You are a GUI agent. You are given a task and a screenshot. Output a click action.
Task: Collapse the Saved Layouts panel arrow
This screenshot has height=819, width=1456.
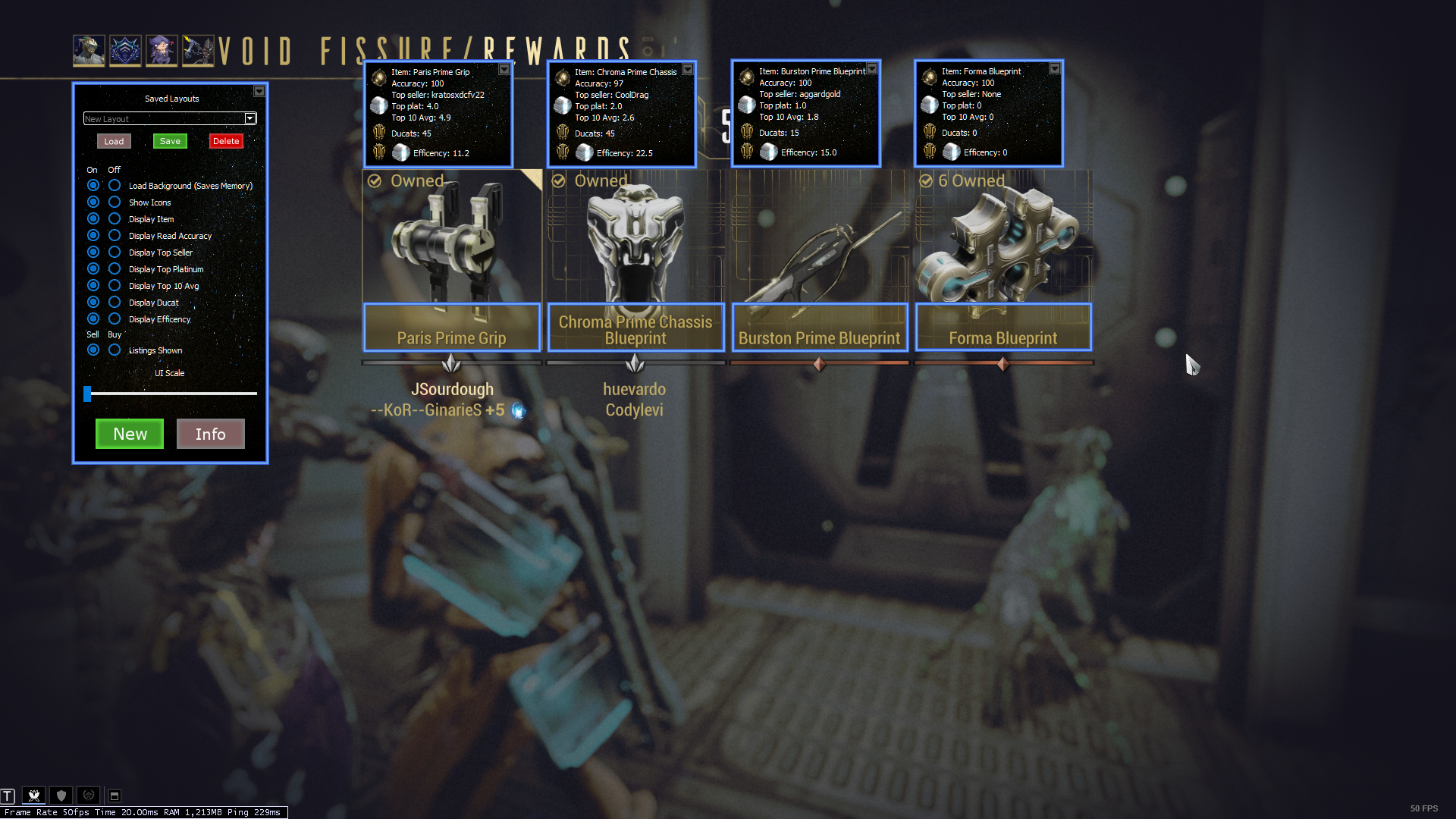click(x=259, y=91)
